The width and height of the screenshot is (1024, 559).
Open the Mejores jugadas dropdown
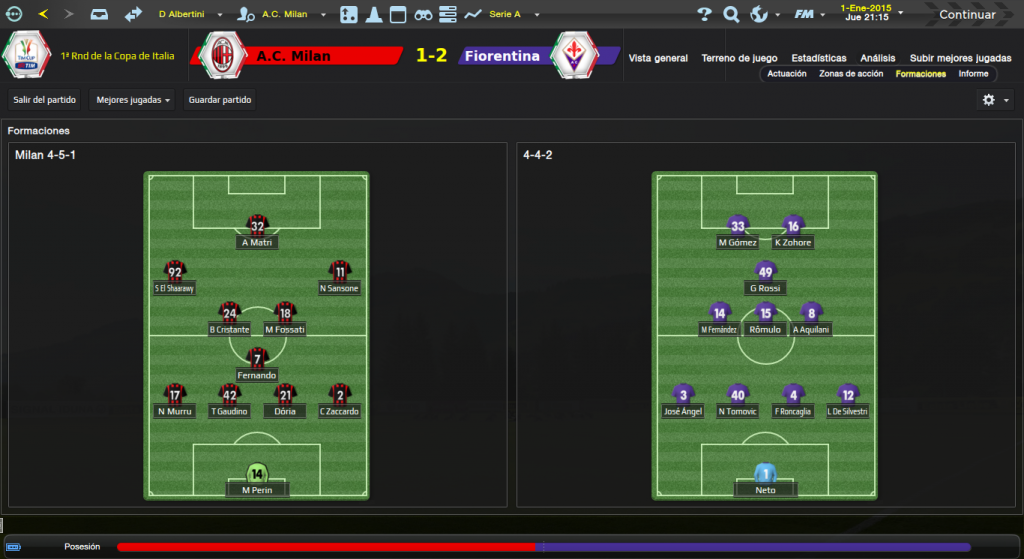(131, 100)
